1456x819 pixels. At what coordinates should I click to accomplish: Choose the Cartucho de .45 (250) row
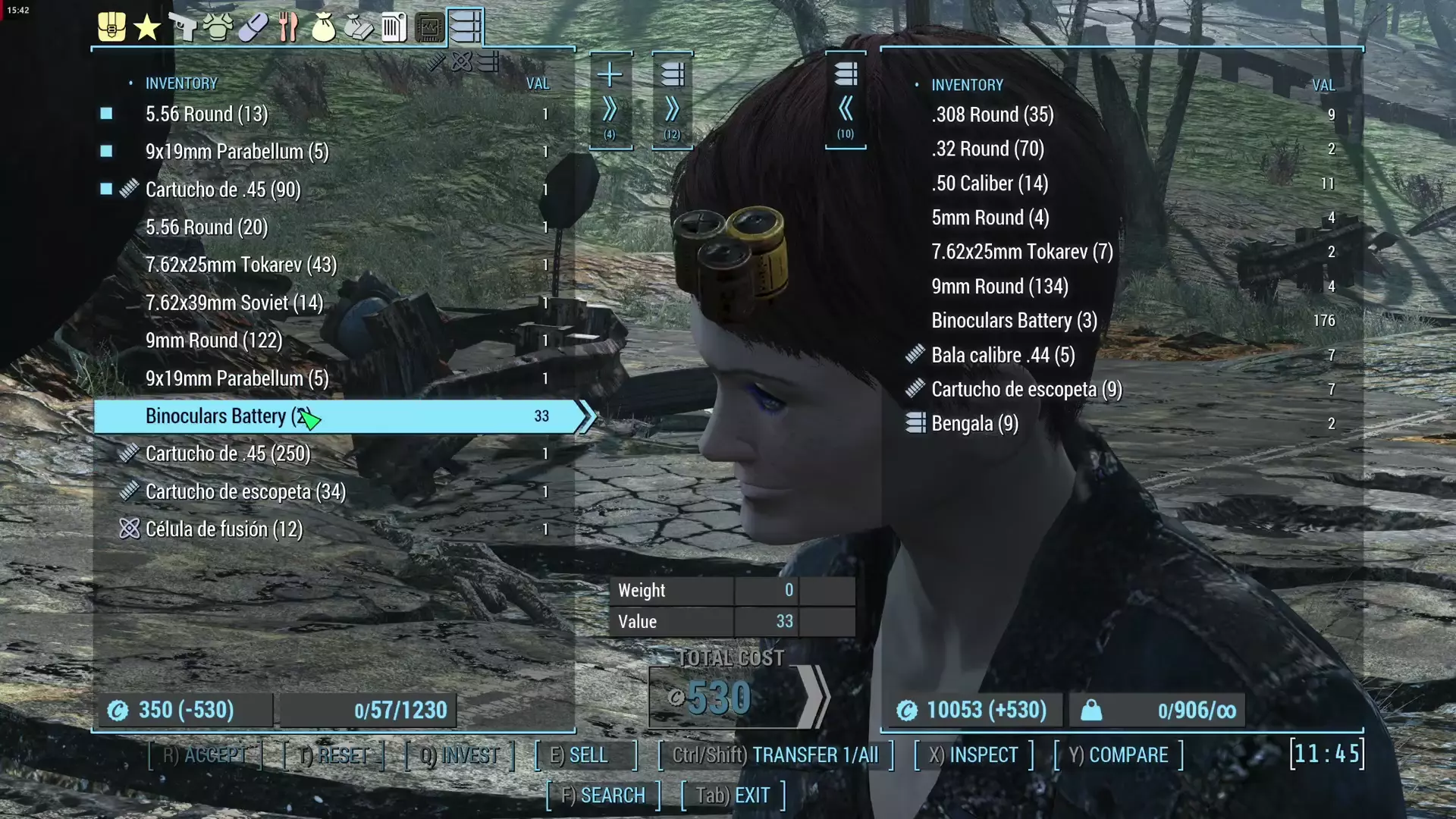click(227, 453)
